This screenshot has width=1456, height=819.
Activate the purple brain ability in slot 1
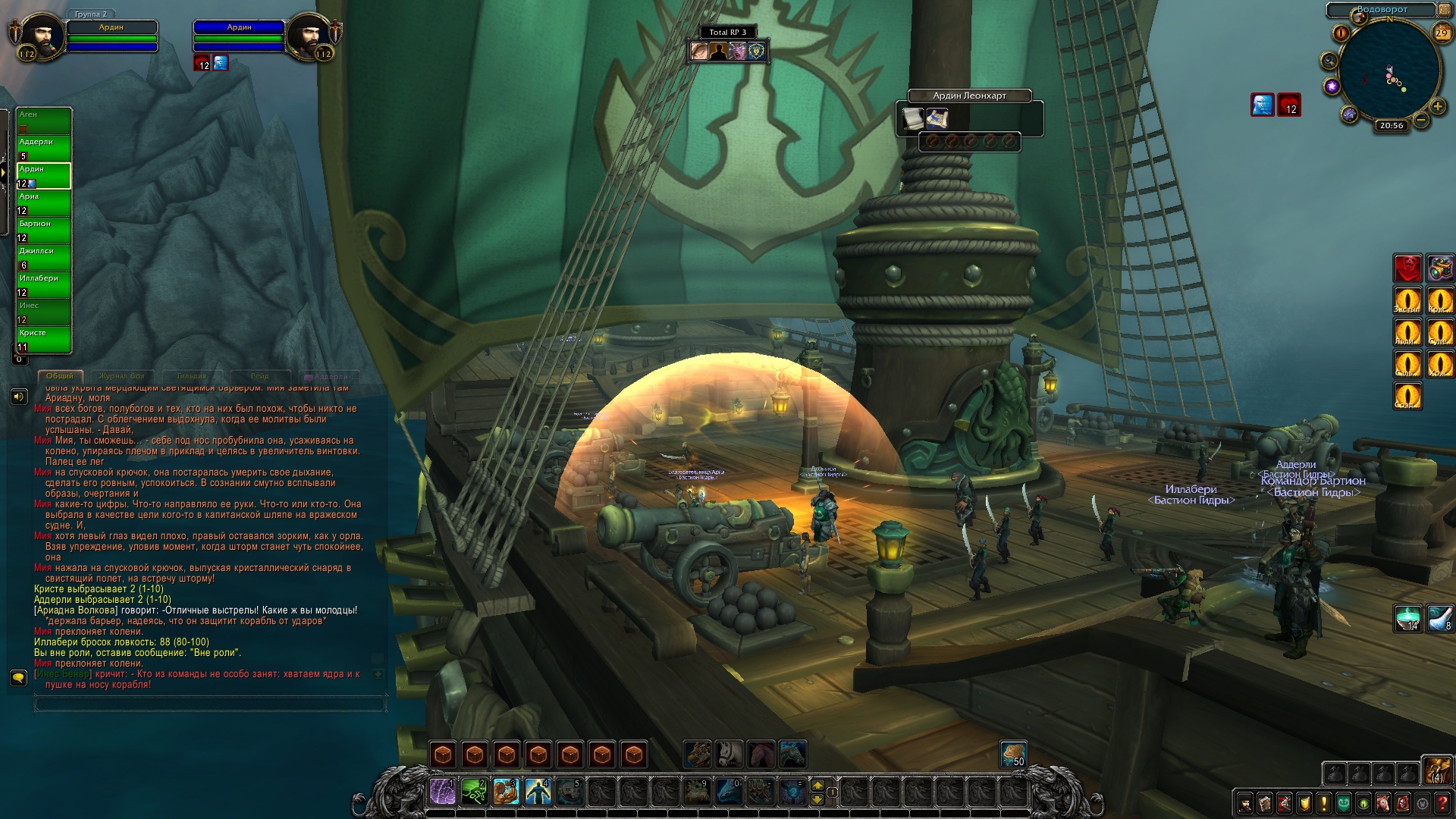(443, 792)
